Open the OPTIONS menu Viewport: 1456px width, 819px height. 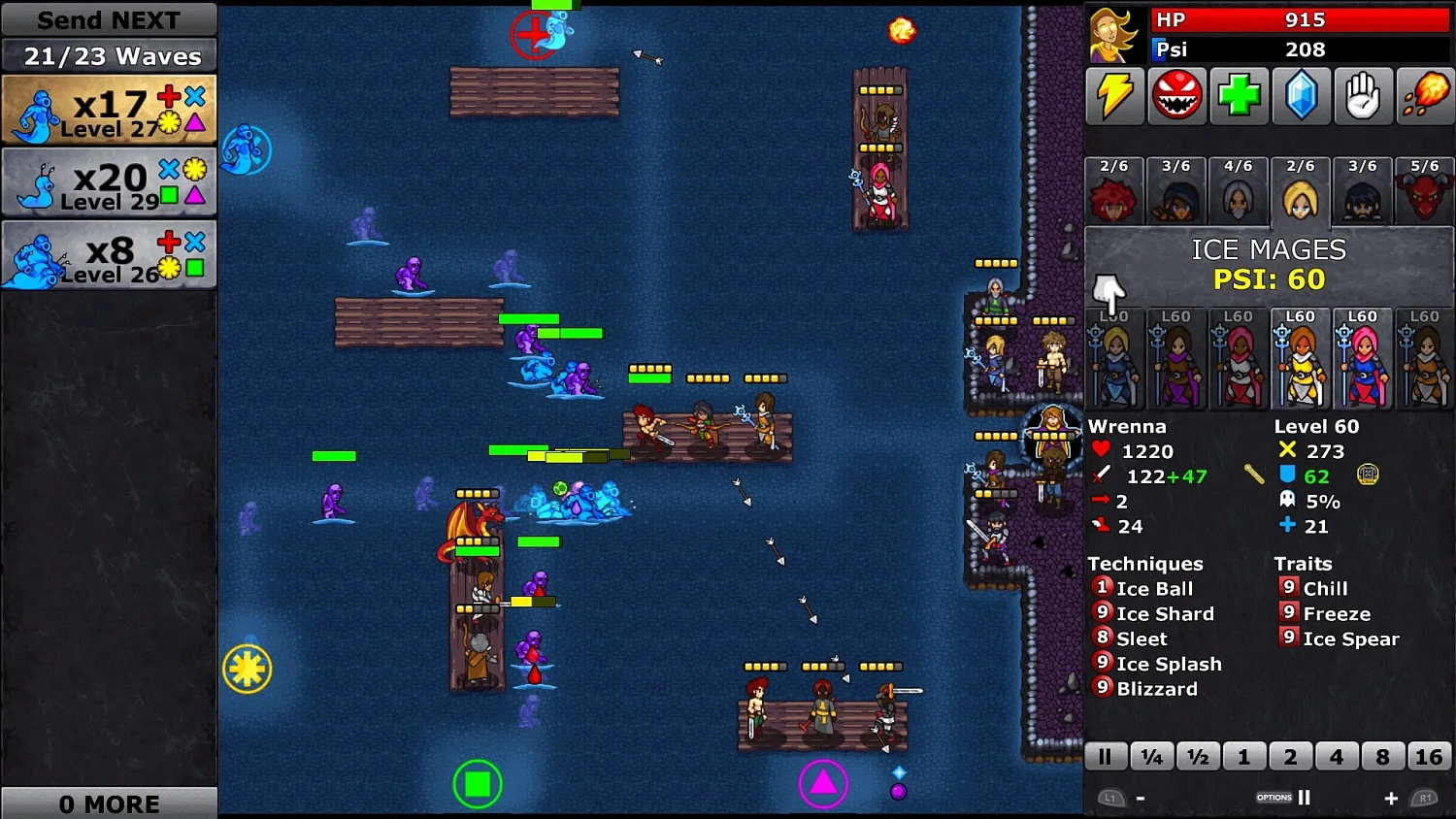coord(1274,797)
